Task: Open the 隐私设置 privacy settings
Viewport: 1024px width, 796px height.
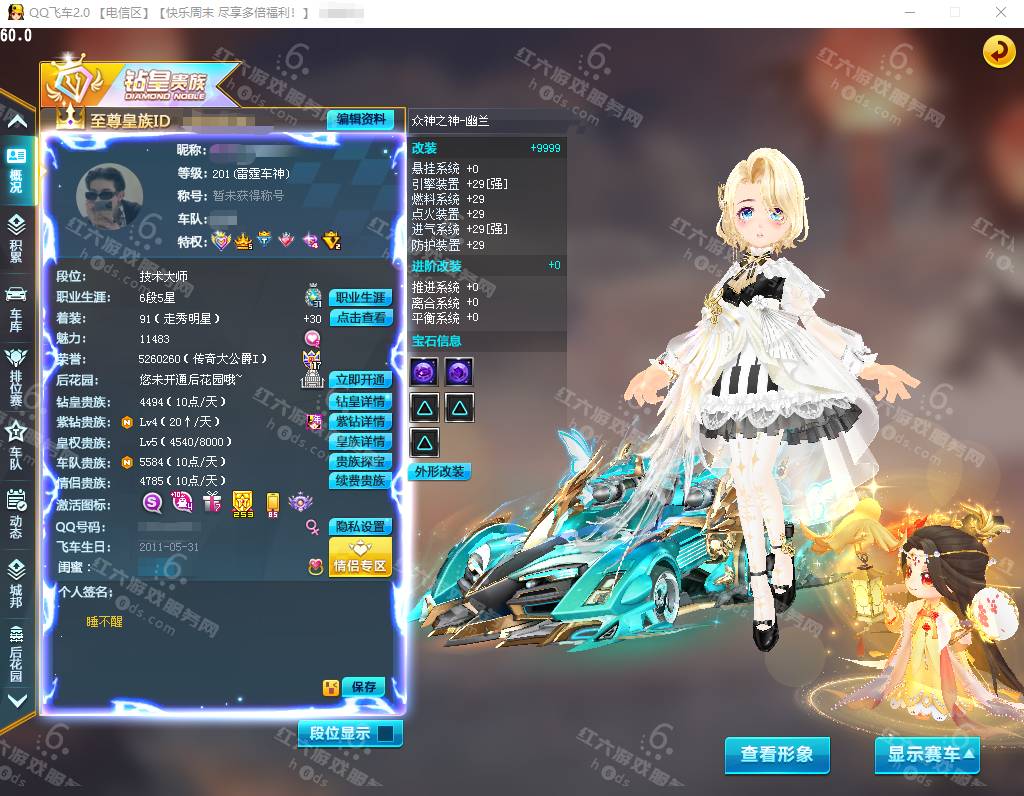Action: click(360, 527)
